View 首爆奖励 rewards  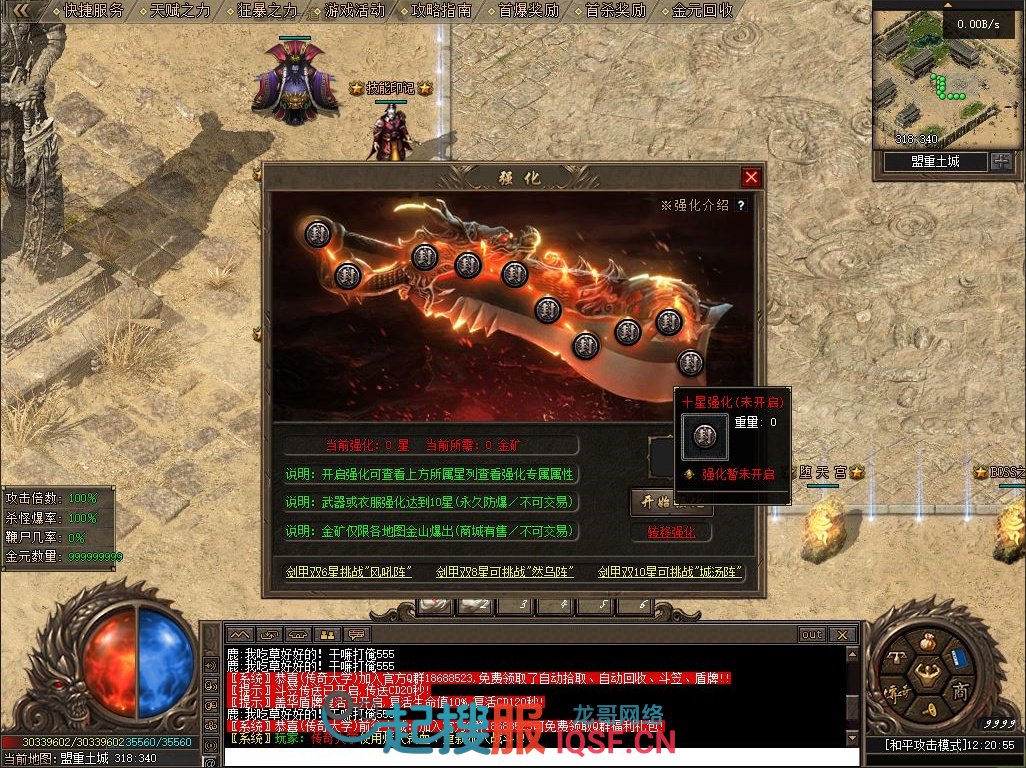click(x=529, y=11)
